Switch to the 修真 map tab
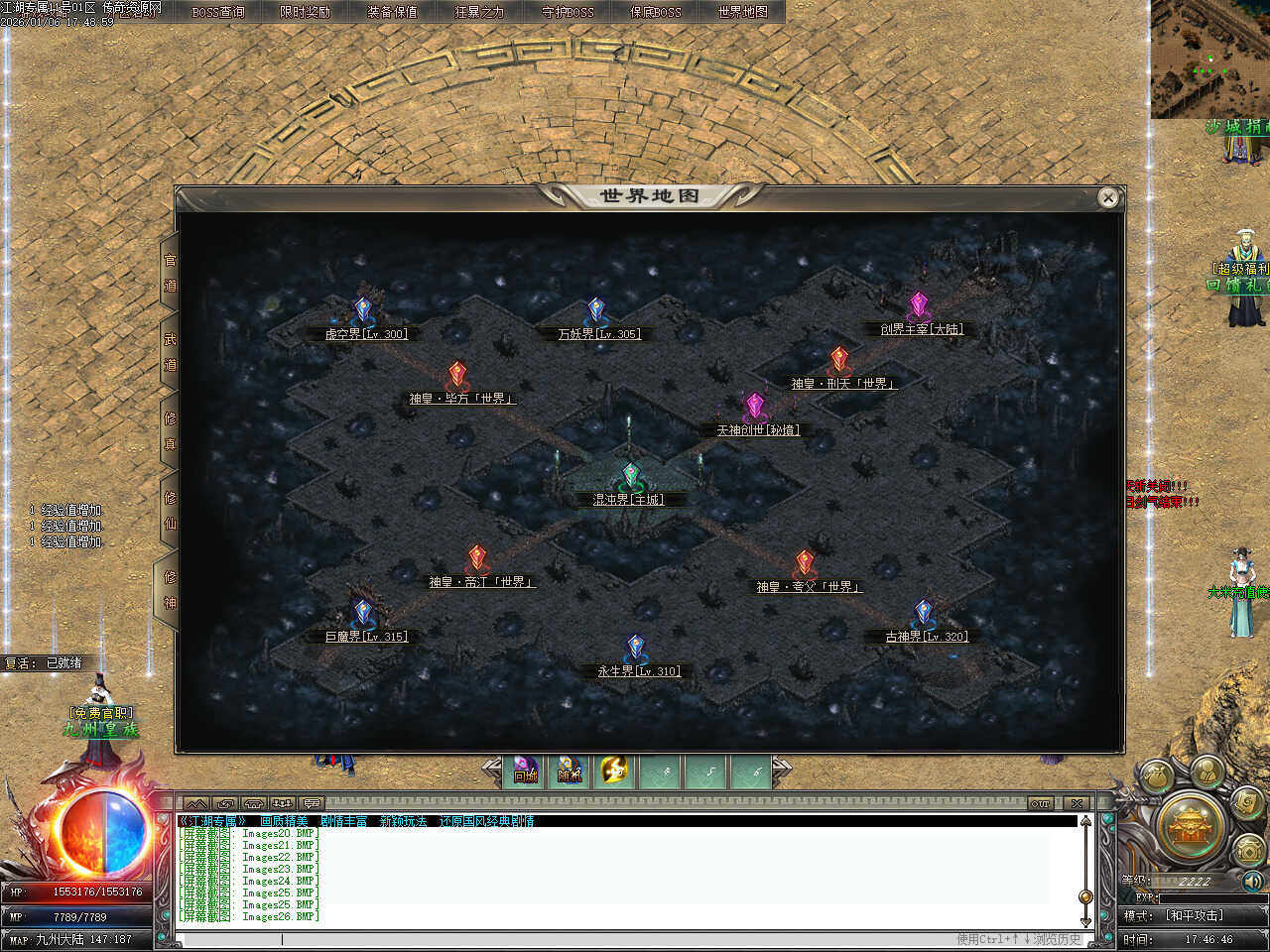 (x=170, y=431)
